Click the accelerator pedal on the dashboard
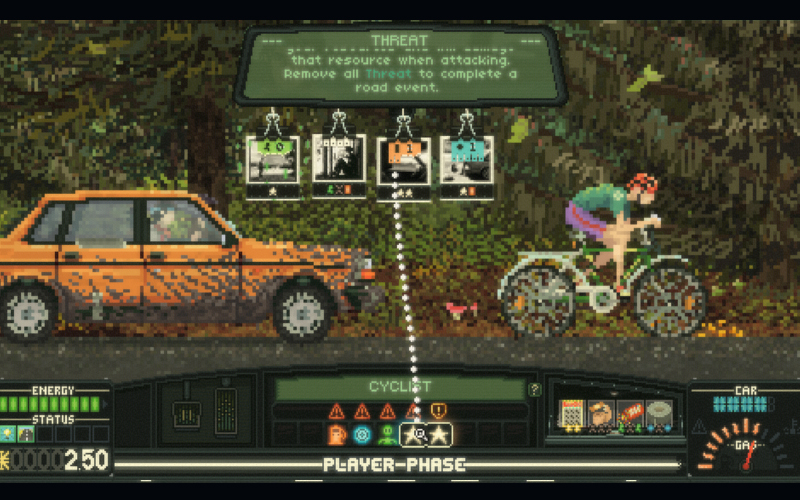The width and height of the screenshot is (800, 500). tap(226, 410)
